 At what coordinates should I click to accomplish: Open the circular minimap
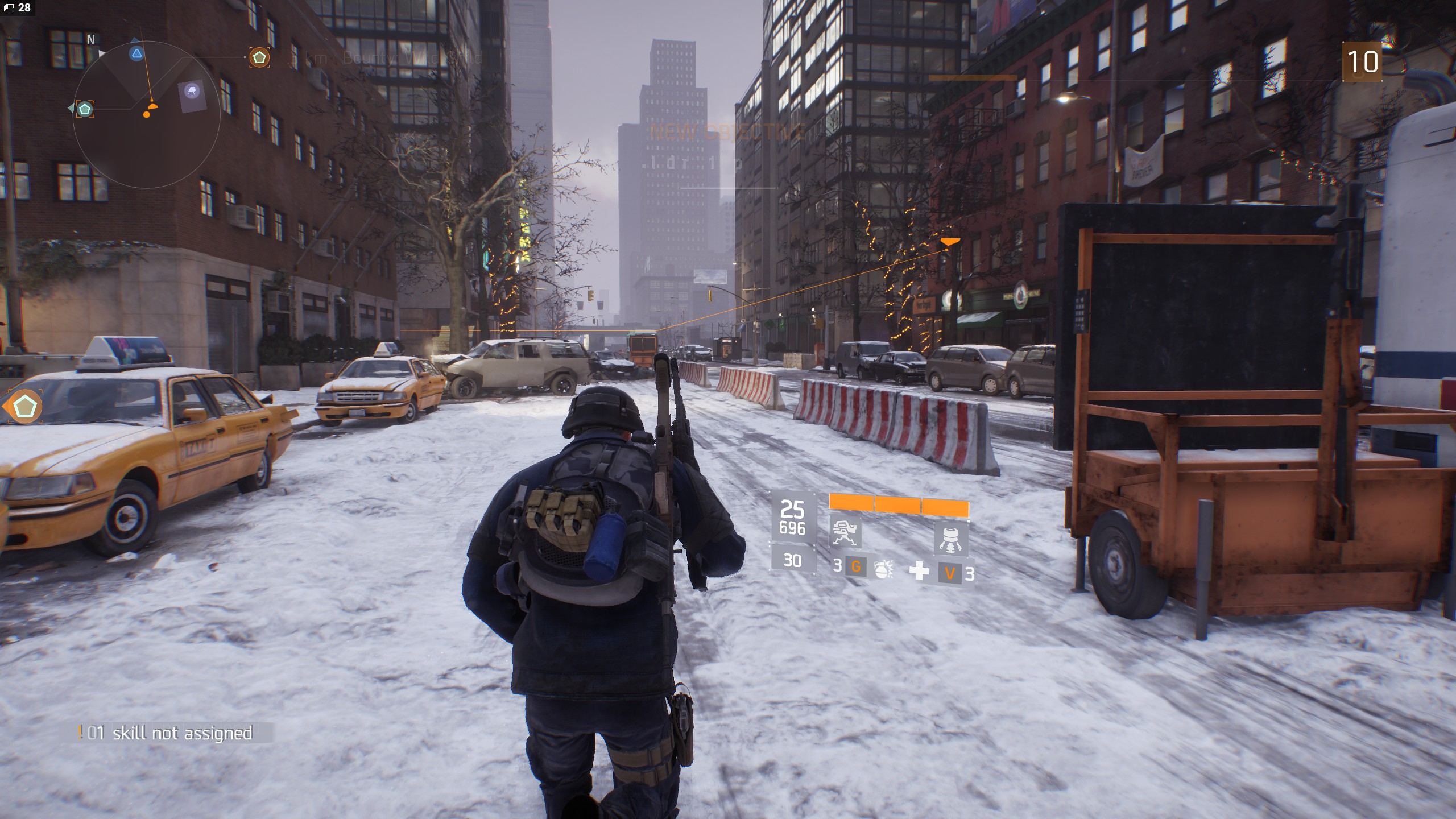pos(147,114)
